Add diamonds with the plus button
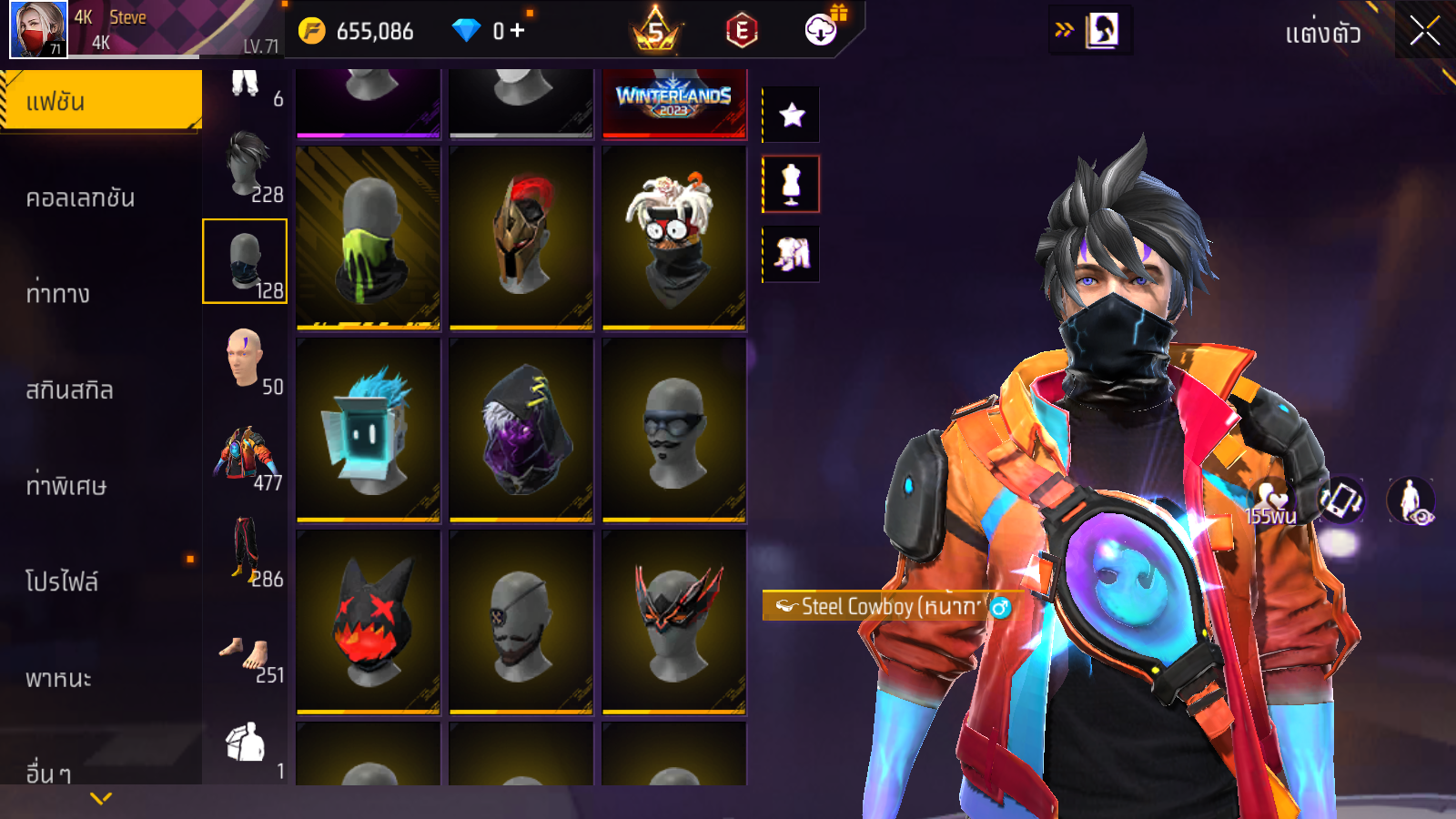Image resolution: width=1456 pixels, height=819 pixels. [517, 31]
